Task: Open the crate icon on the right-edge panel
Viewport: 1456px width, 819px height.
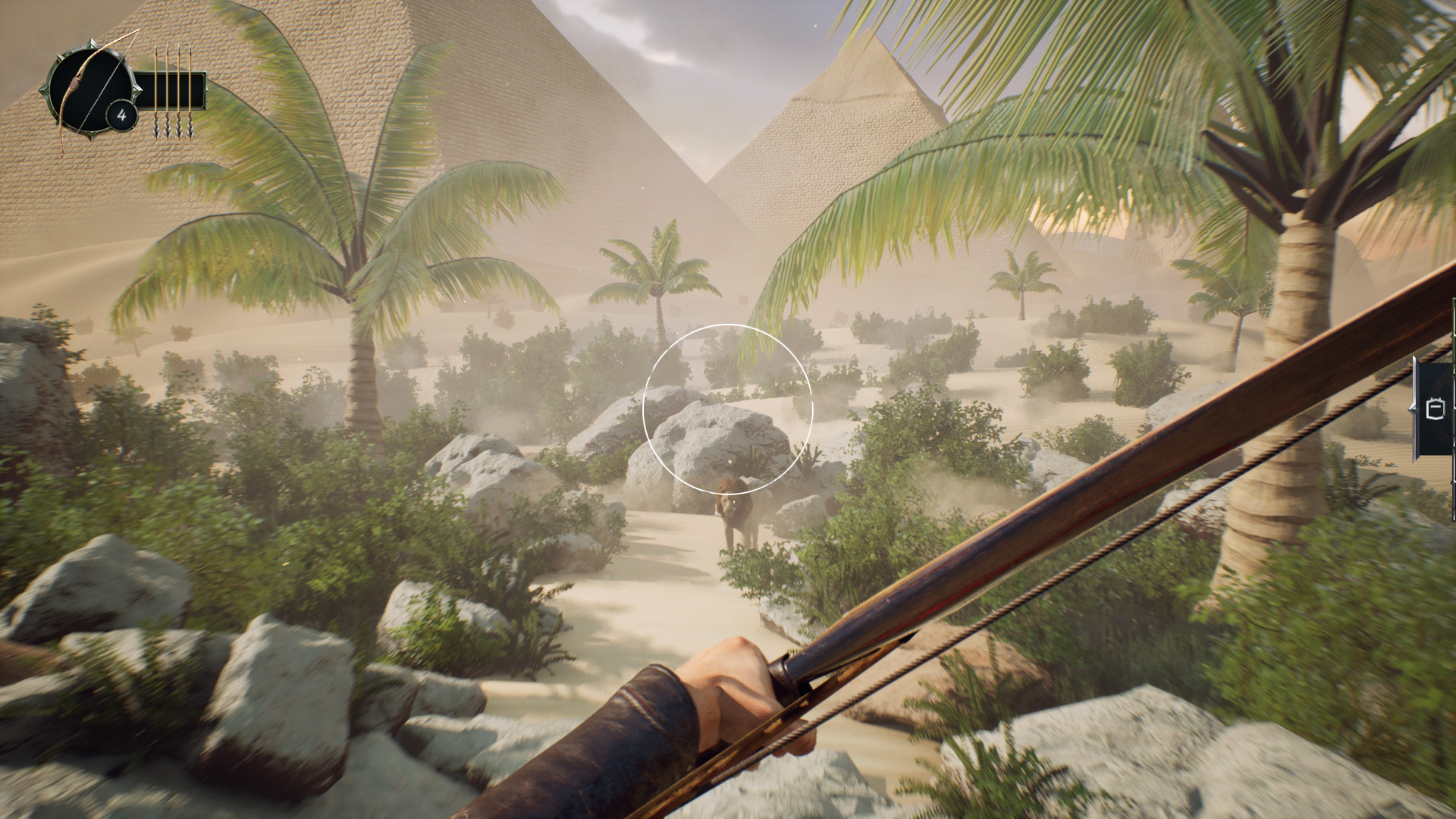Action: click(x=1436, y=407)
